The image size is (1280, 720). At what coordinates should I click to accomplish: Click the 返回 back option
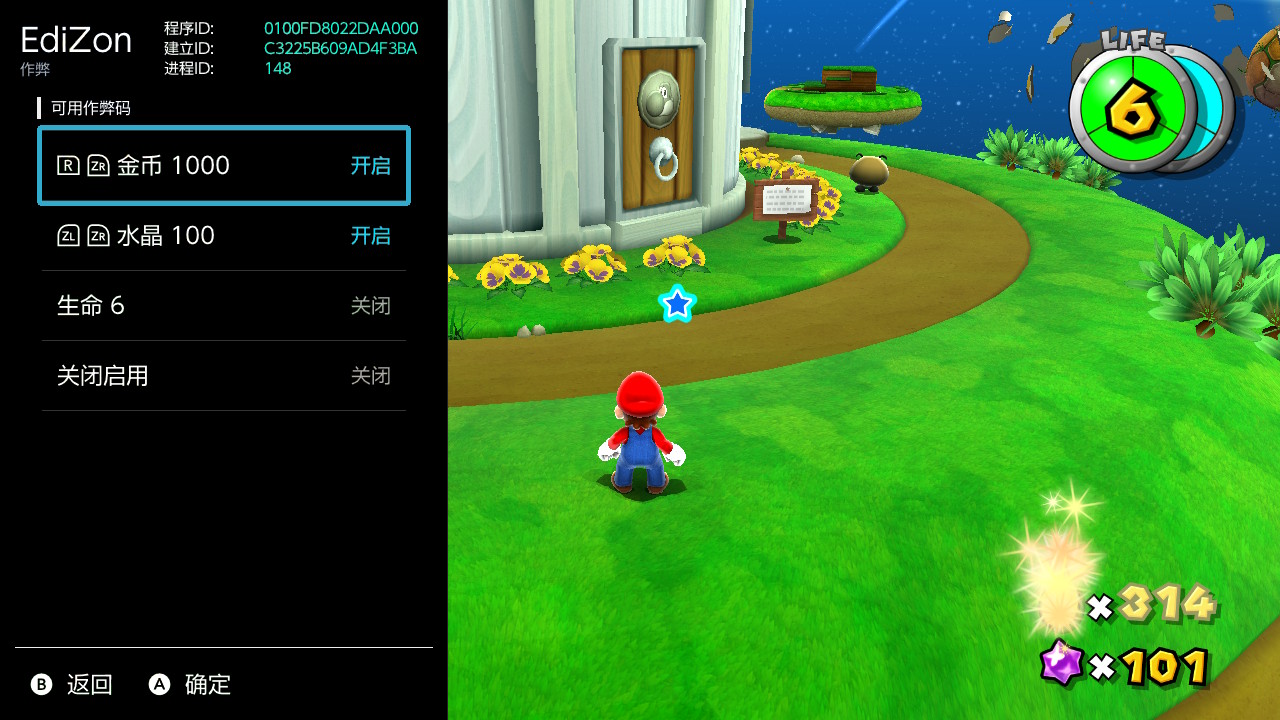[72, 685]
